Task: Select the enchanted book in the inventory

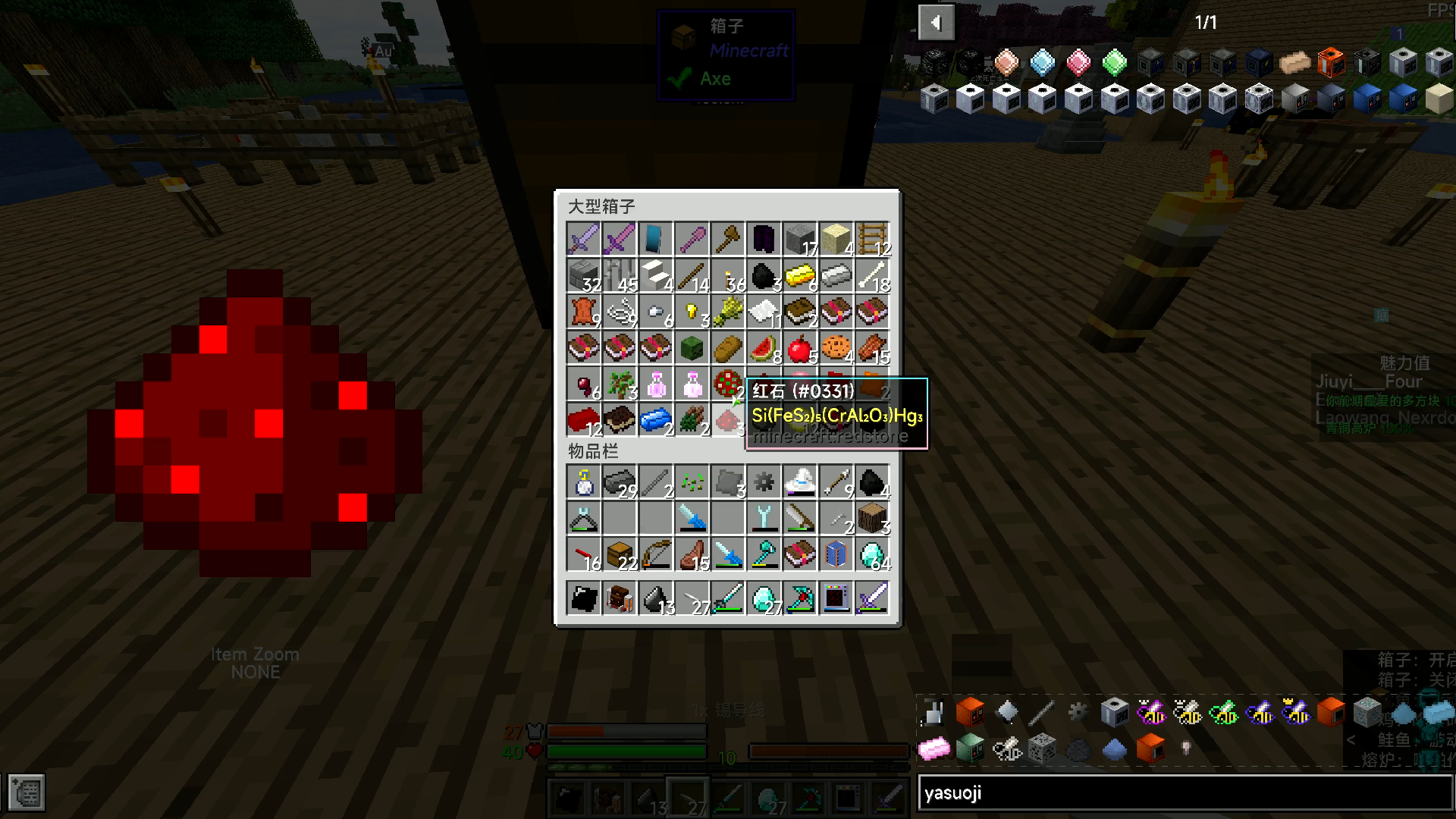Action: [x=801, y=554]
